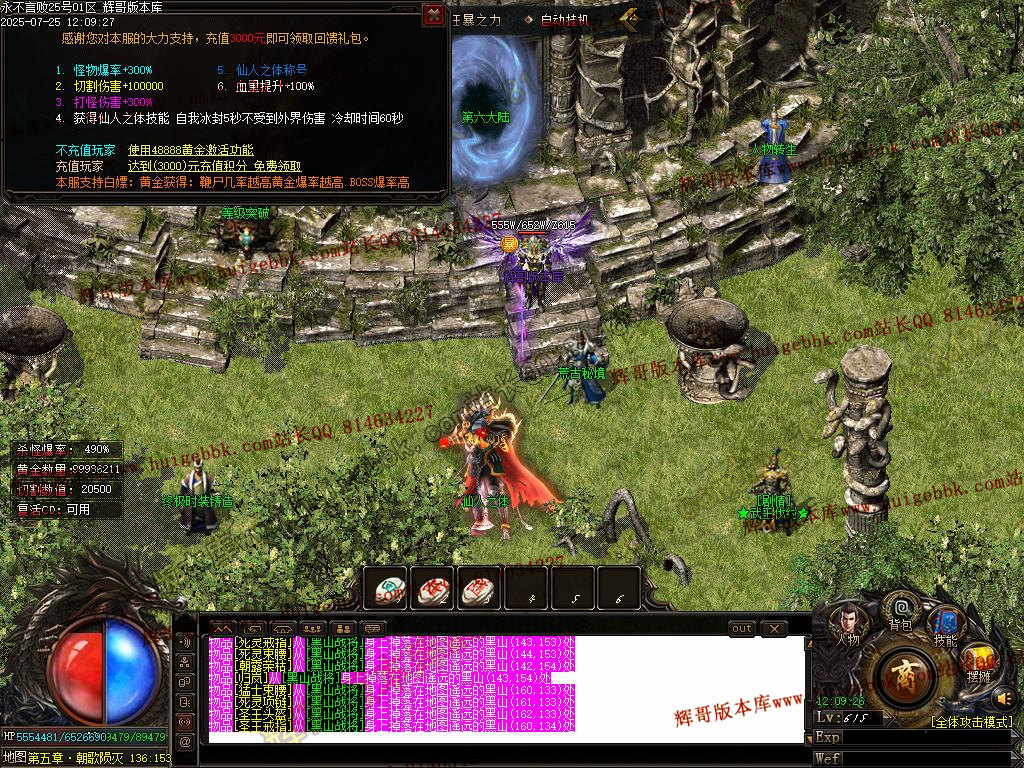The height and width of the screenshot is (768, 1024).
Task: Open the 背包 backpack
Action: [900, 612]
